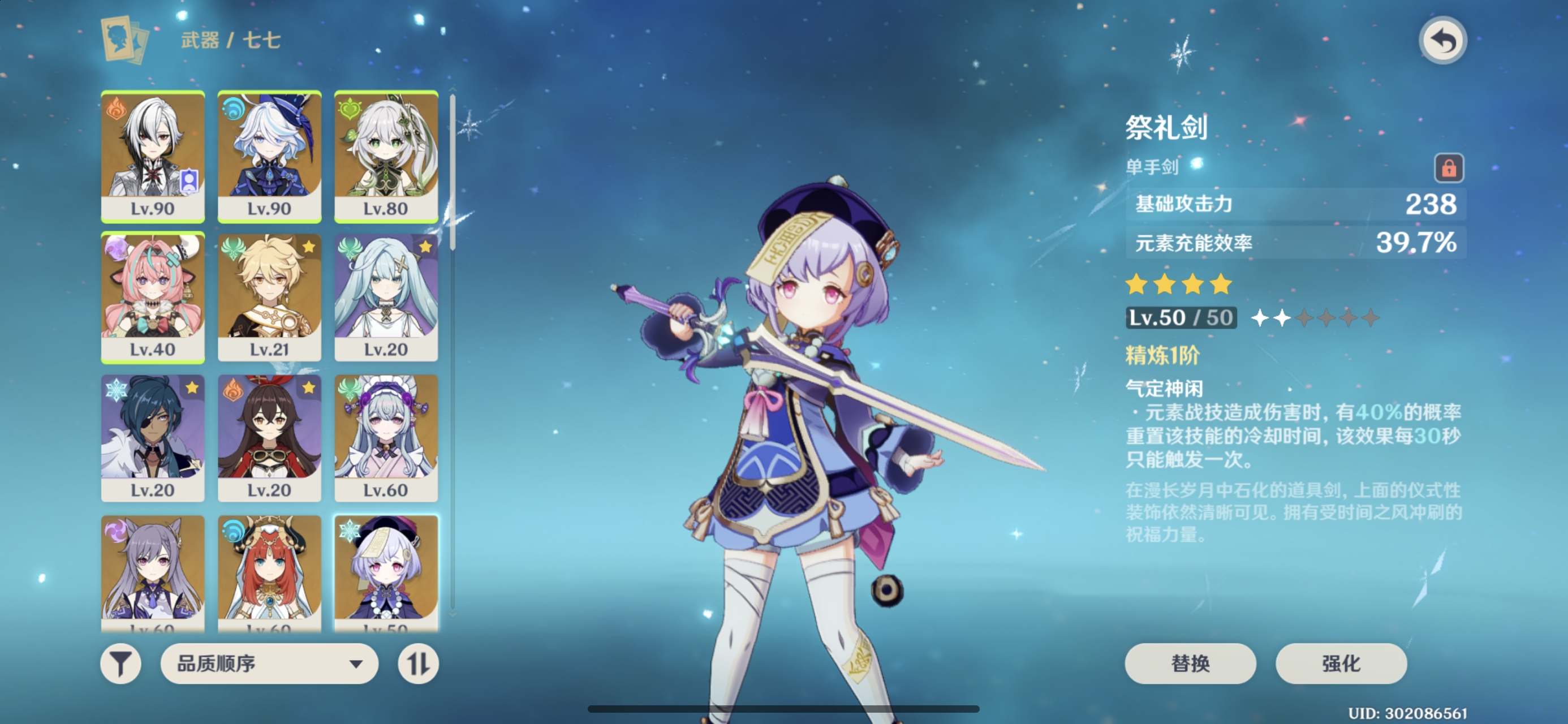Choose Furina's Lv.90 character card

coord(269,156)
